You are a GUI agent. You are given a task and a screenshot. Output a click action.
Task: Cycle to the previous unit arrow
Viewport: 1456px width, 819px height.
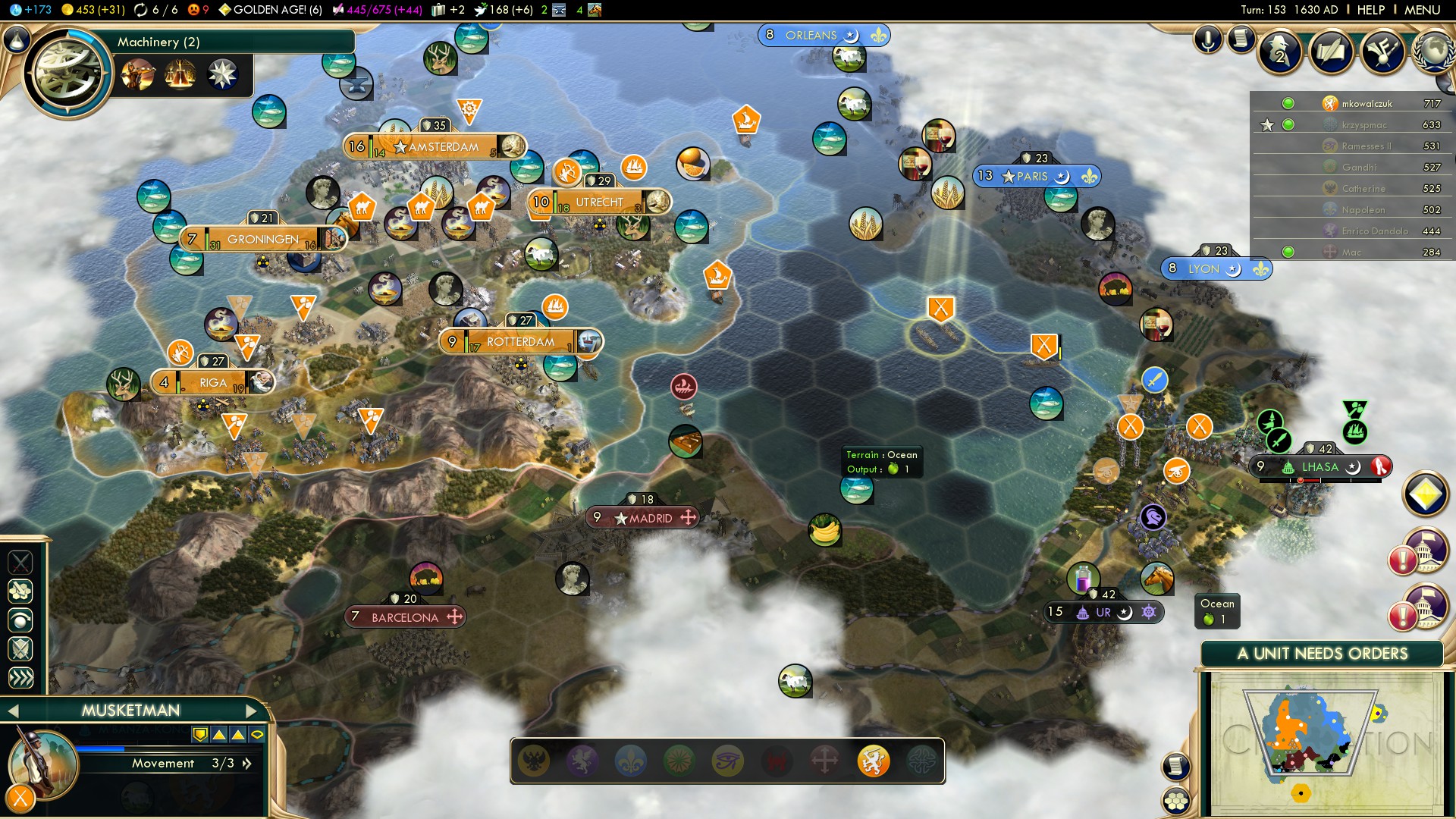pyautogui.click(x=13, y=711)
